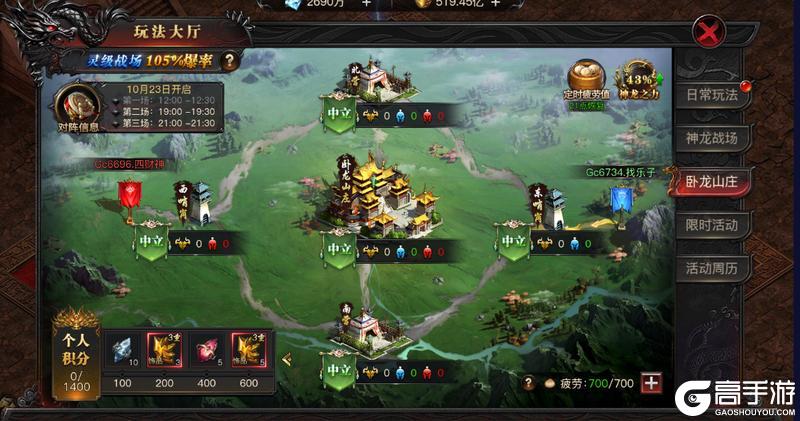Add fatigue with the plus button beside 700/700

(651, 383)
